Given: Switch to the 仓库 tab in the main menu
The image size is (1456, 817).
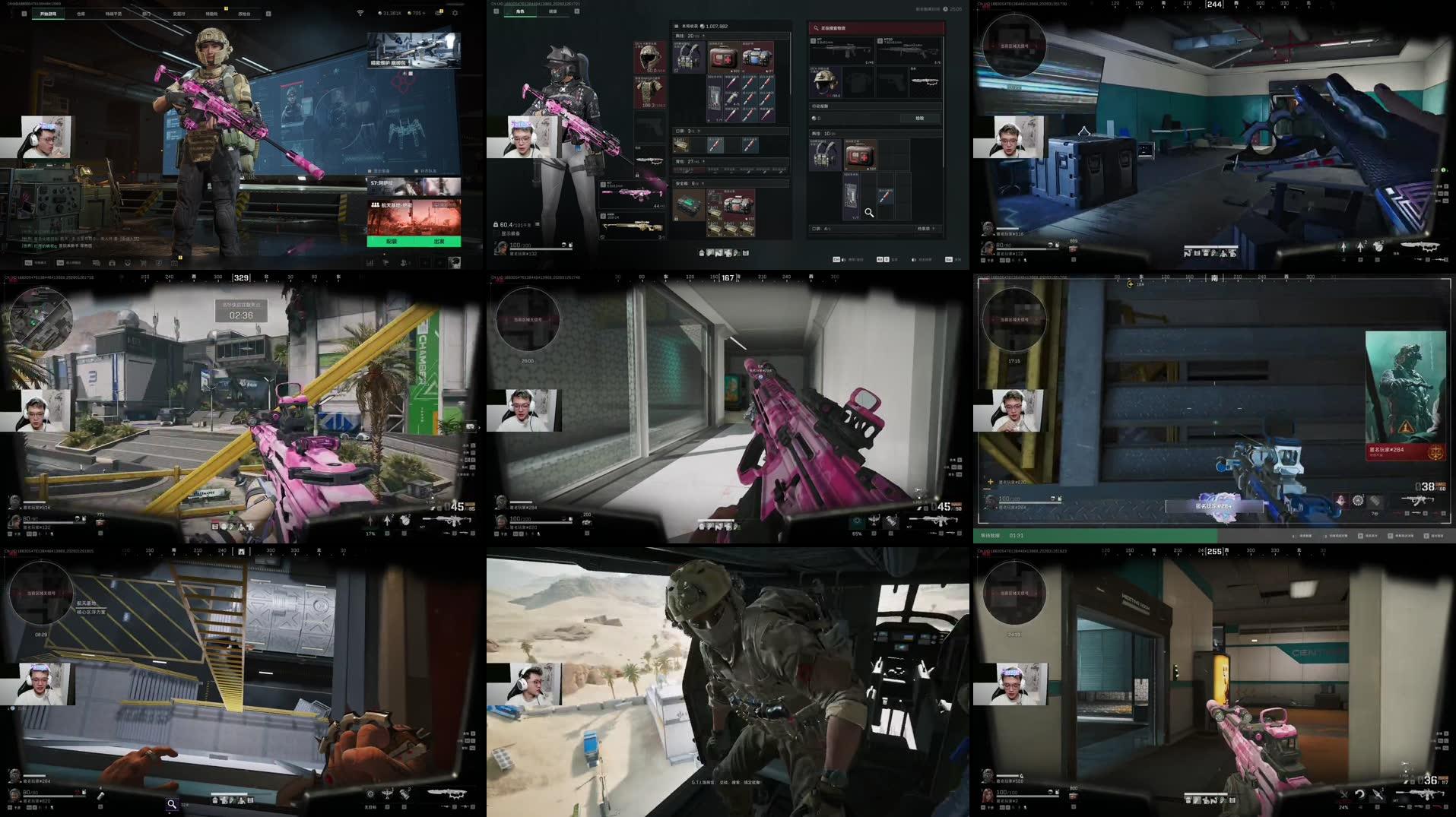Looking at the screenshot, I should (x=80, y=13).
